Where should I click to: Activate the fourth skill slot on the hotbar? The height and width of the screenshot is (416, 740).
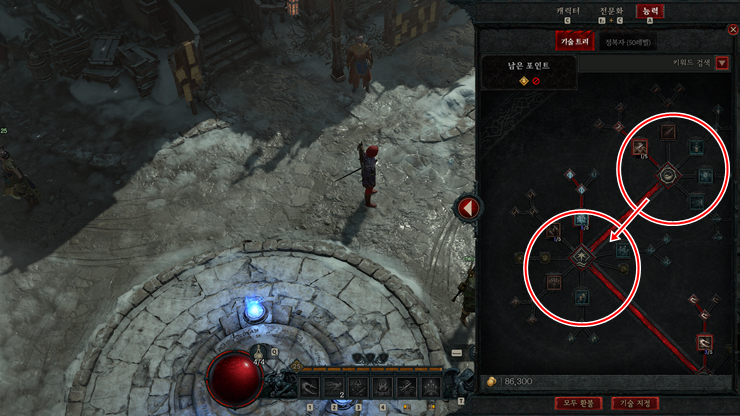pyautogui.click(x=382, y=387)
